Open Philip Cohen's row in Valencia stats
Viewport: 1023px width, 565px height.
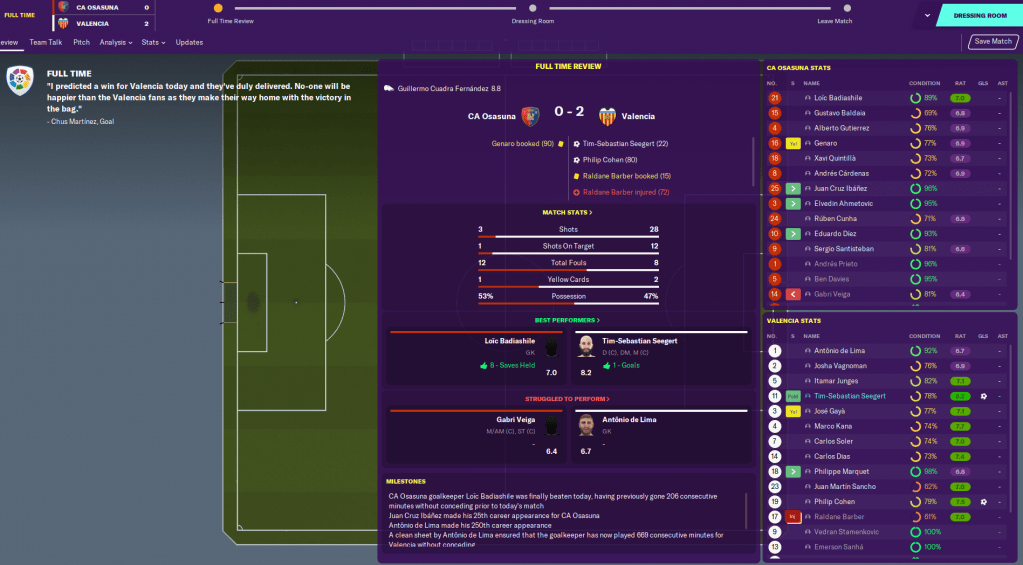pos(832,501)
